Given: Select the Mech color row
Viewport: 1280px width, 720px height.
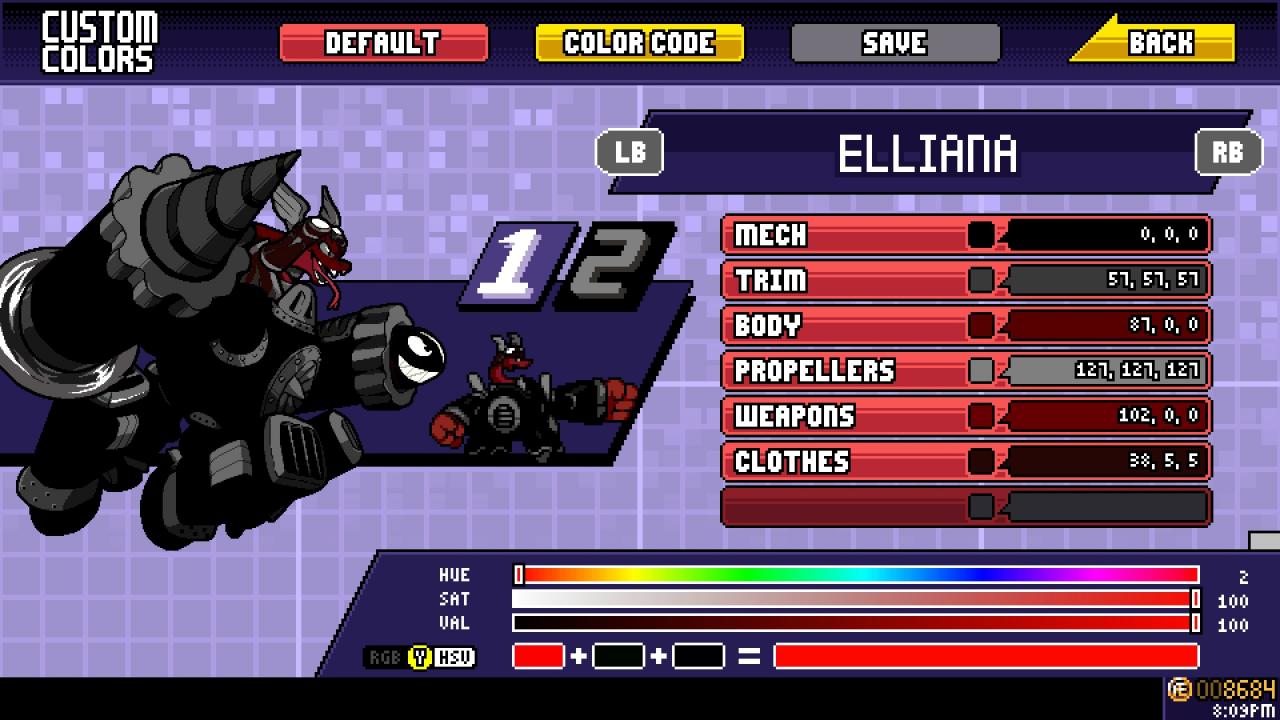Looking at the screenshot, I should [x=965, y=235].
